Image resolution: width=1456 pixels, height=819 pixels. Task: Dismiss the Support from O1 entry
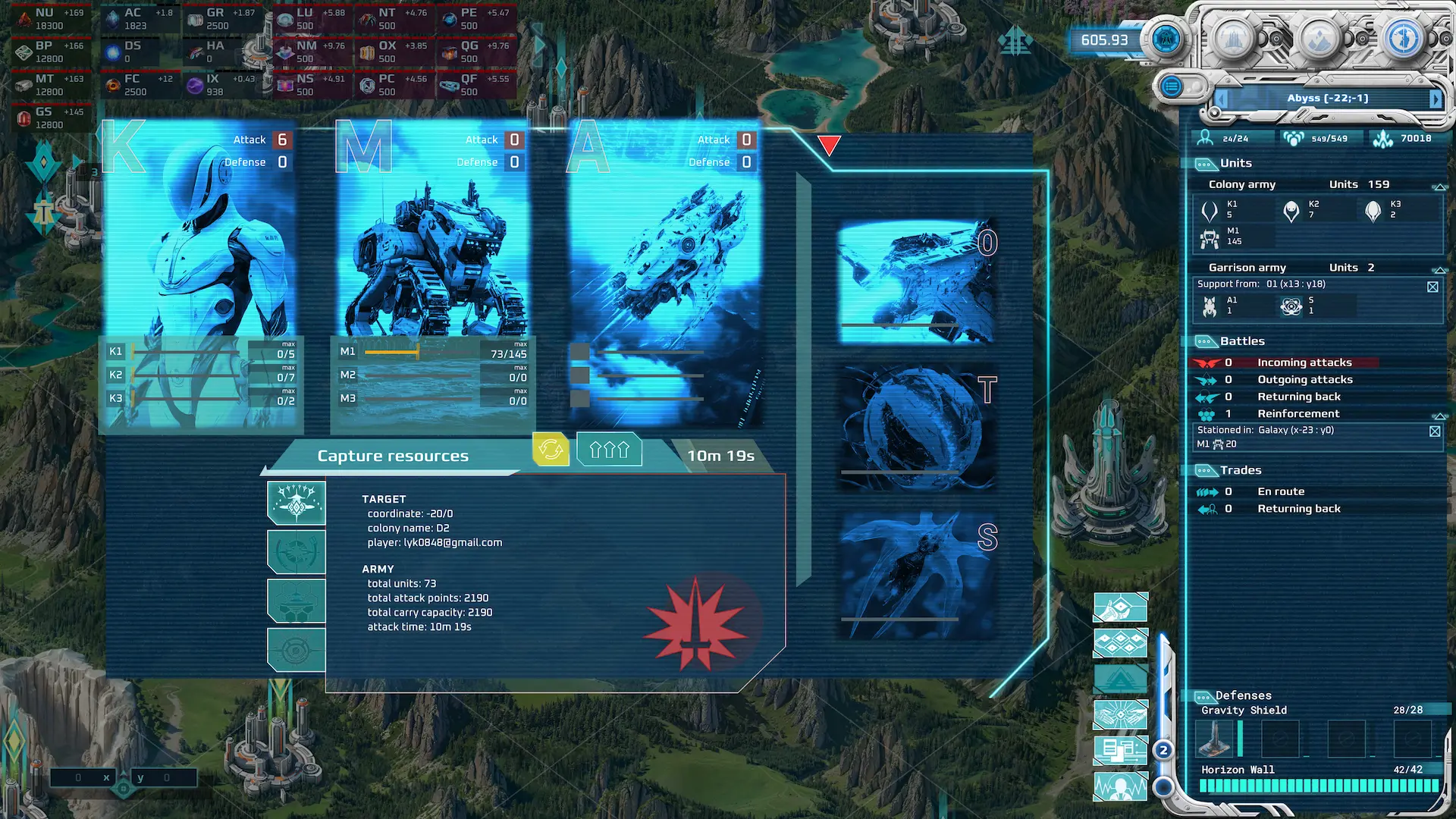point(1433,287)
